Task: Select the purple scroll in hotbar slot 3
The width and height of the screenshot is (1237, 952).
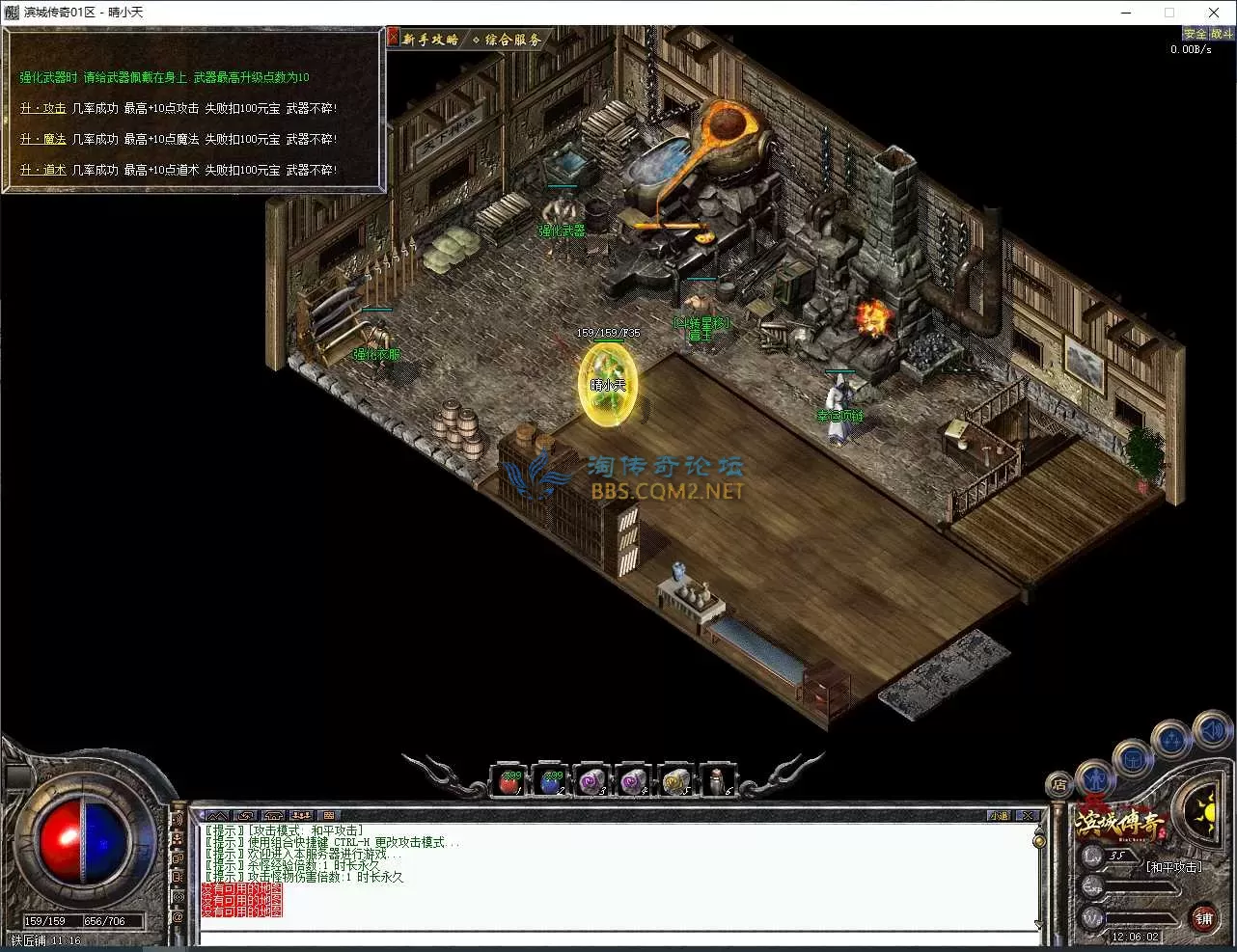Action: (591, 781)
